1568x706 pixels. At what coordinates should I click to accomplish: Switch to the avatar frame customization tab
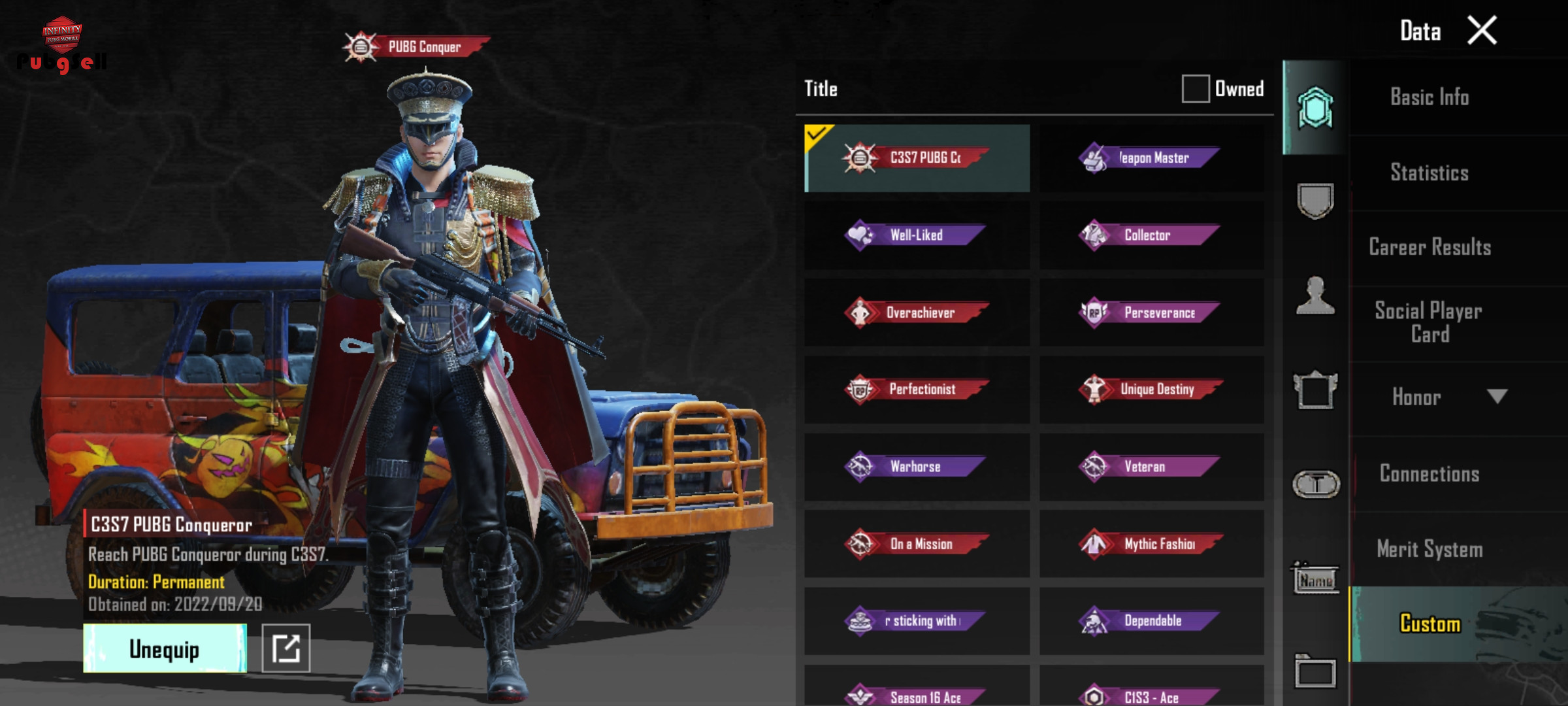point(1315,390)
